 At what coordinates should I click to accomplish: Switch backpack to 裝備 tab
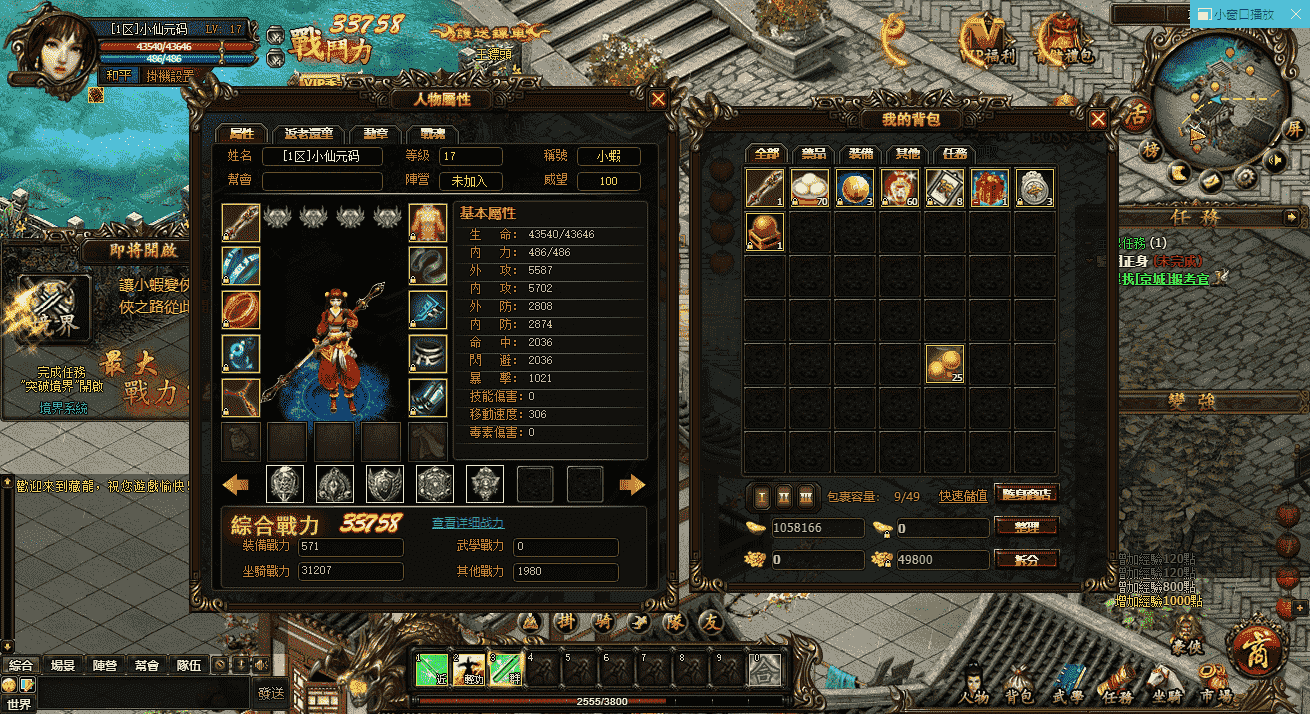pos(861,154)
